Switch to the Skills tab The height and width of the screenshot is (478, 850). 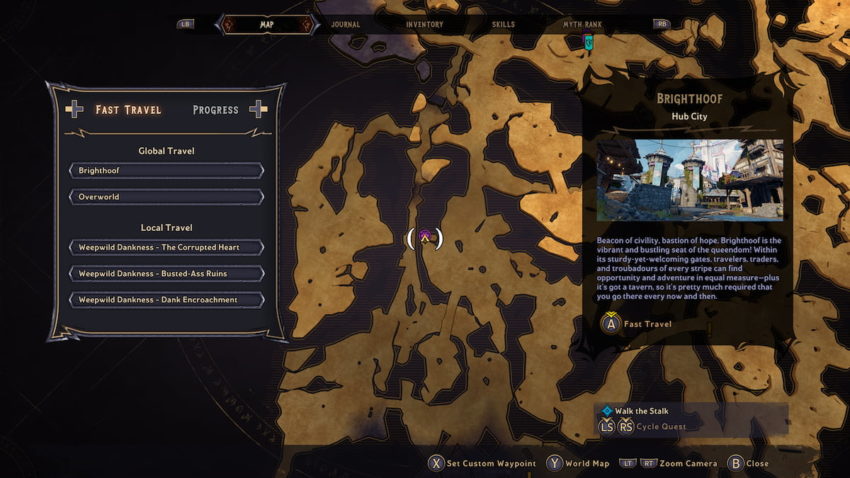[505, 24]
